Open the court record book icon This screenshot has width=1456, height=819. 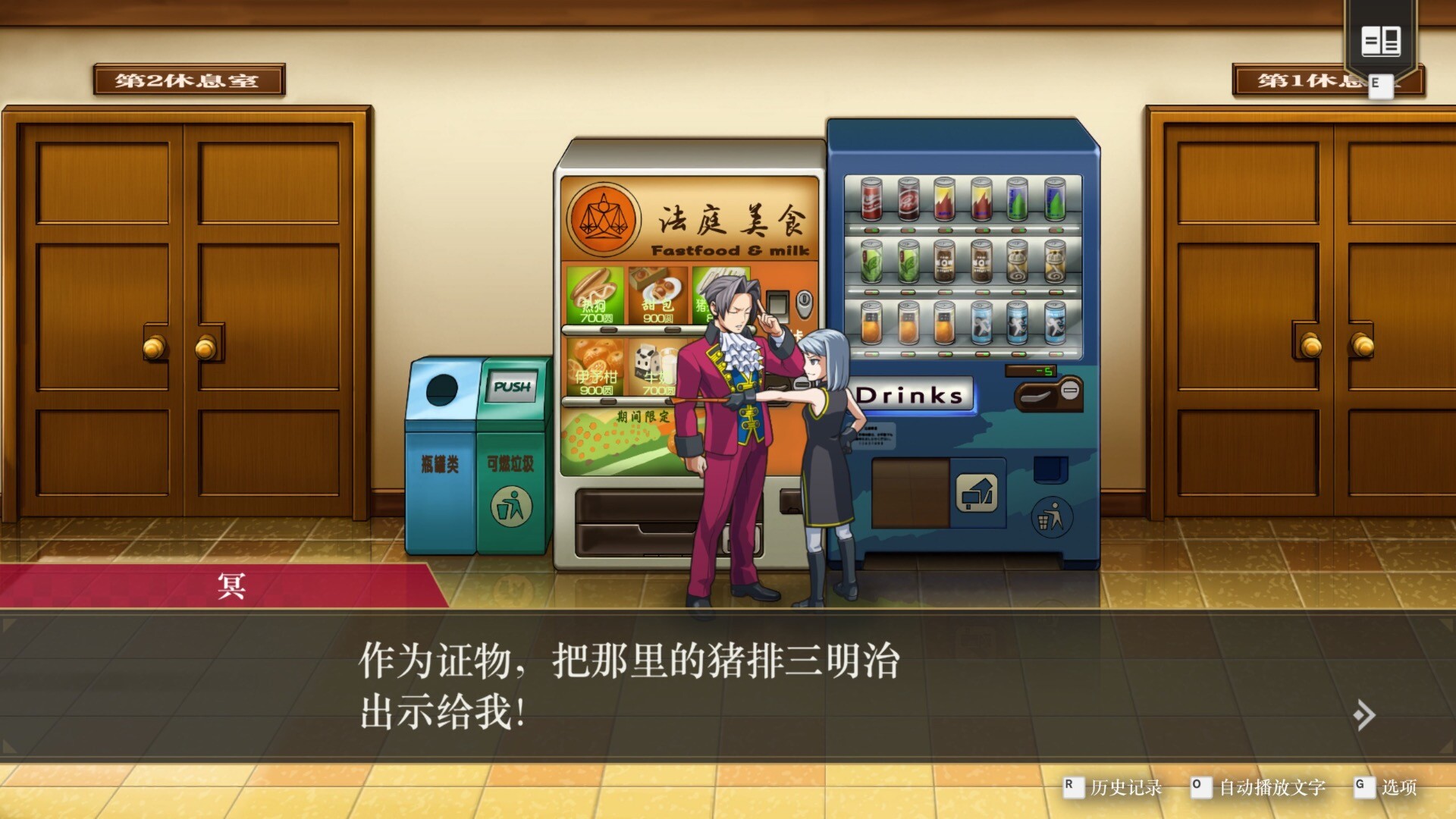[1380, 41]
